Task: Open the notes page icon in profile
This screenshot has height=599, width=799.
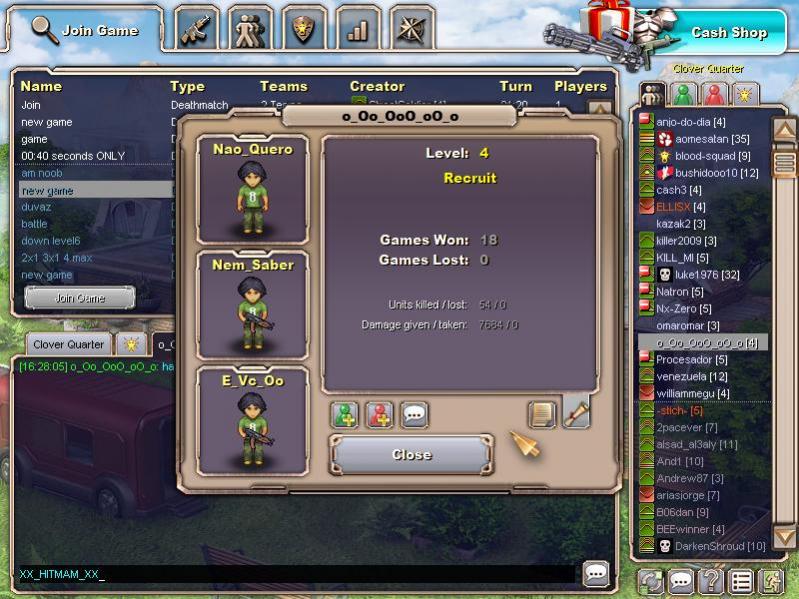Action: tap(542, 414)
